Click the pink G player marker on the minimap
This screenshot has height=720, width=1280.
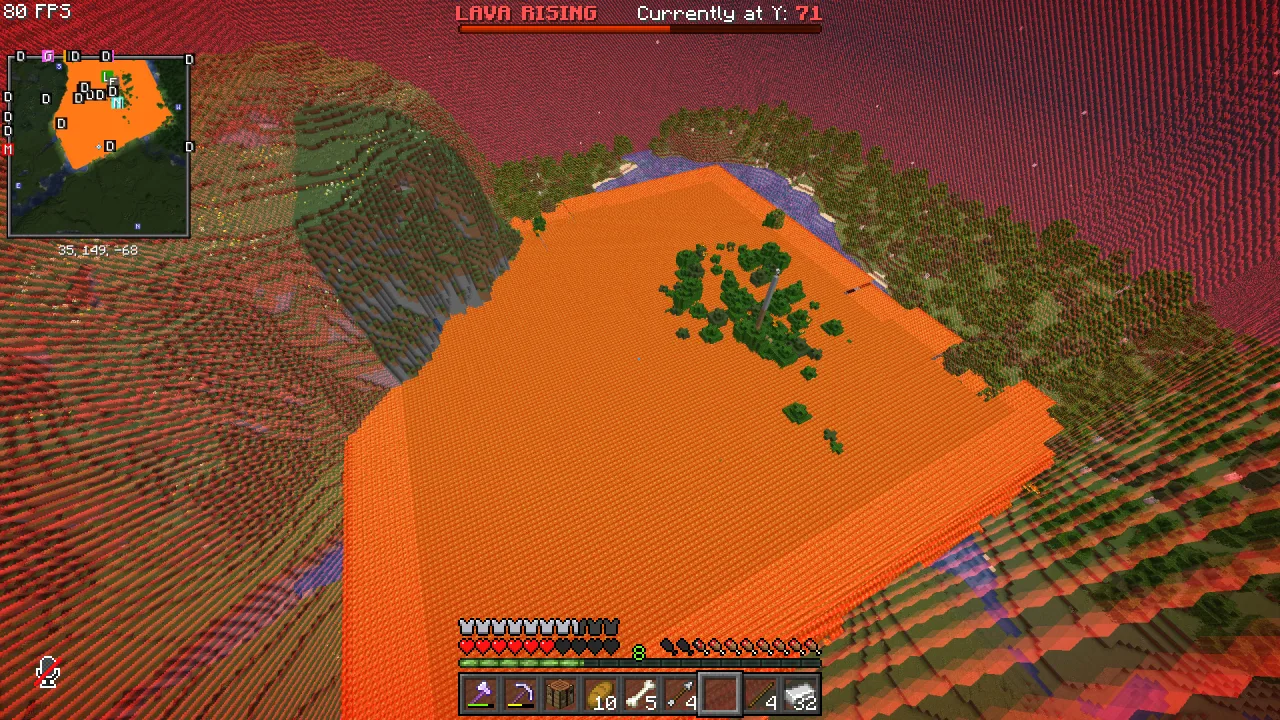pos(48,55)
